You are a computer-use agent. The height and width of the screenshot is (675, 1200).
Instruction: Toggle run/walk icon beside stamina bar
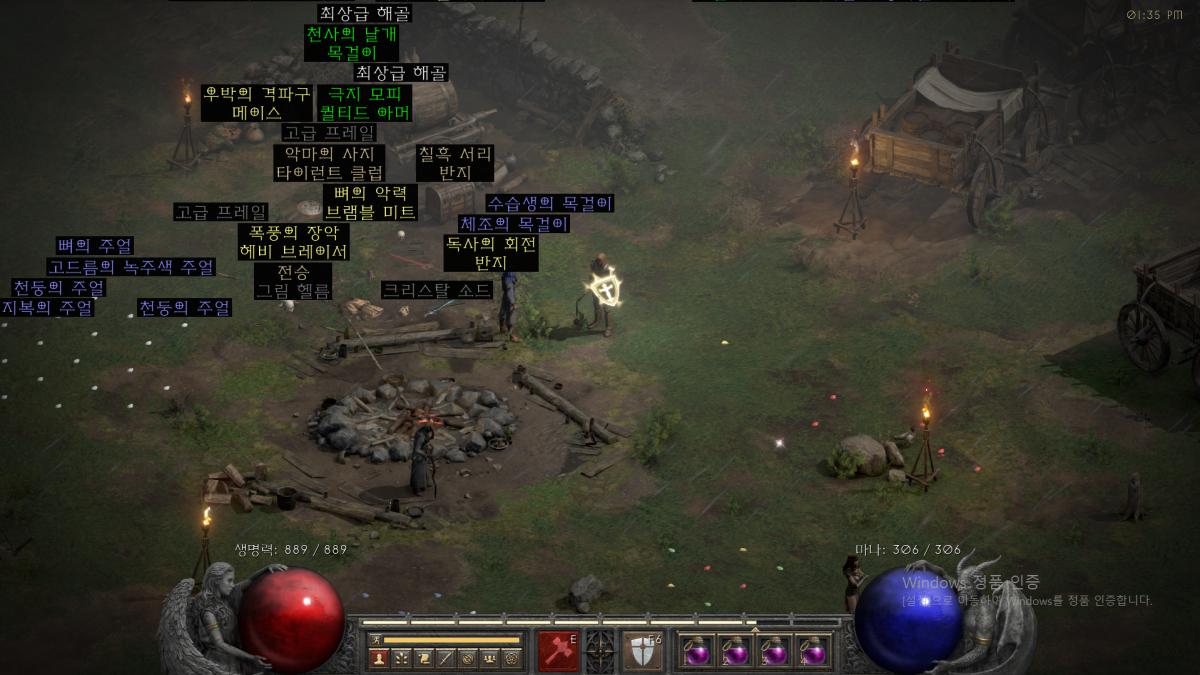(375, 640)
